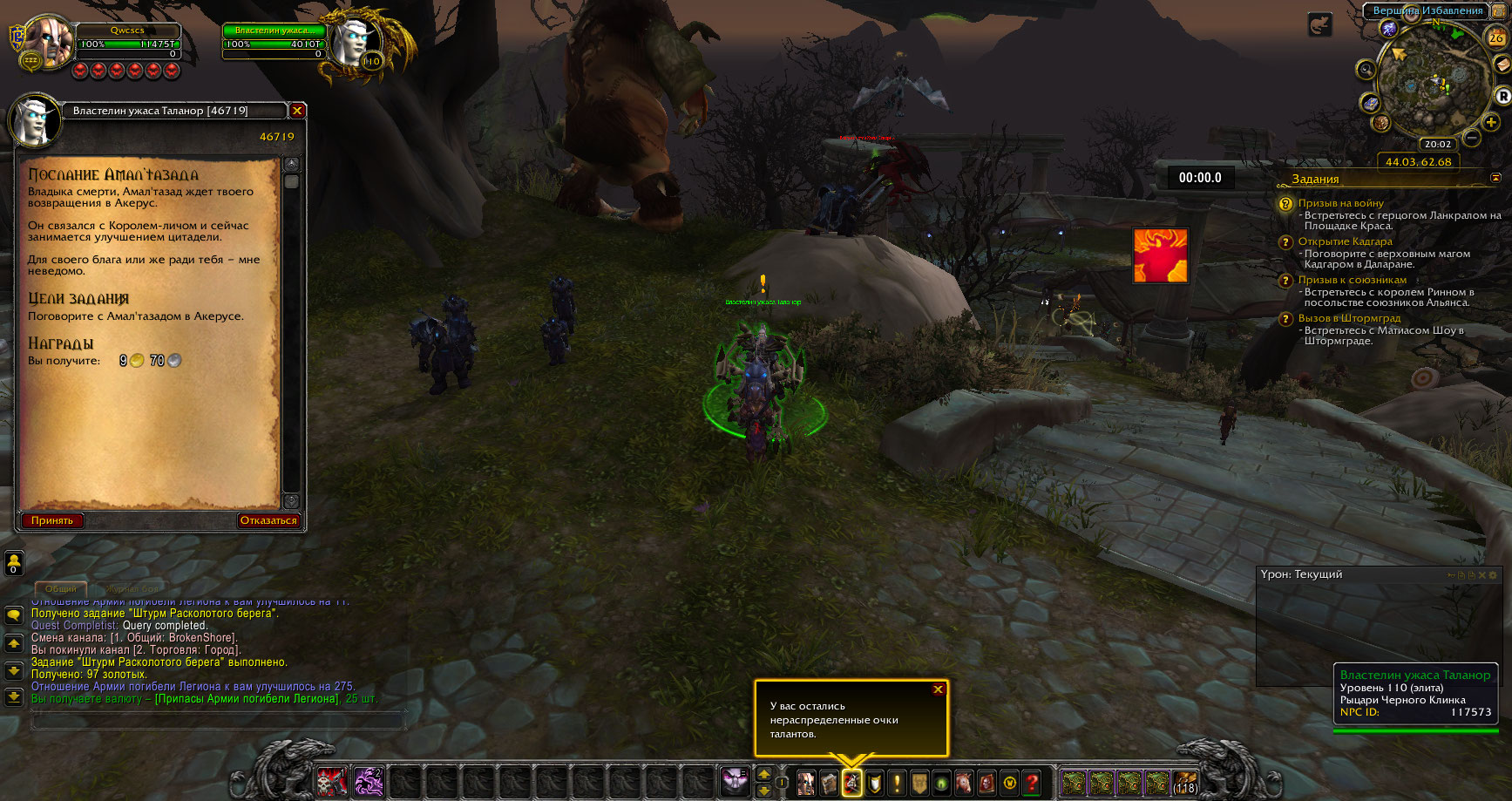Switch to the Общий chat tab
This screenshot has width=1512, height=801.
(x=61, y=589)
